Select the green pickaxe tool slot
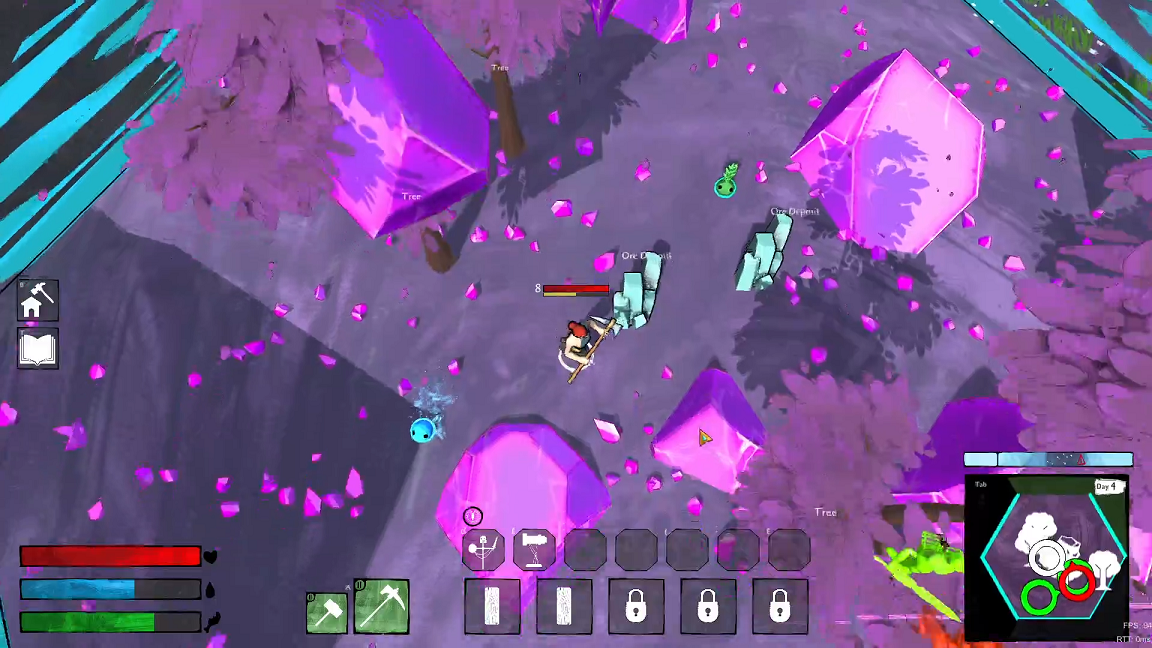The height and width of the screenshot is (648, 1152). [x=381, y=606]
